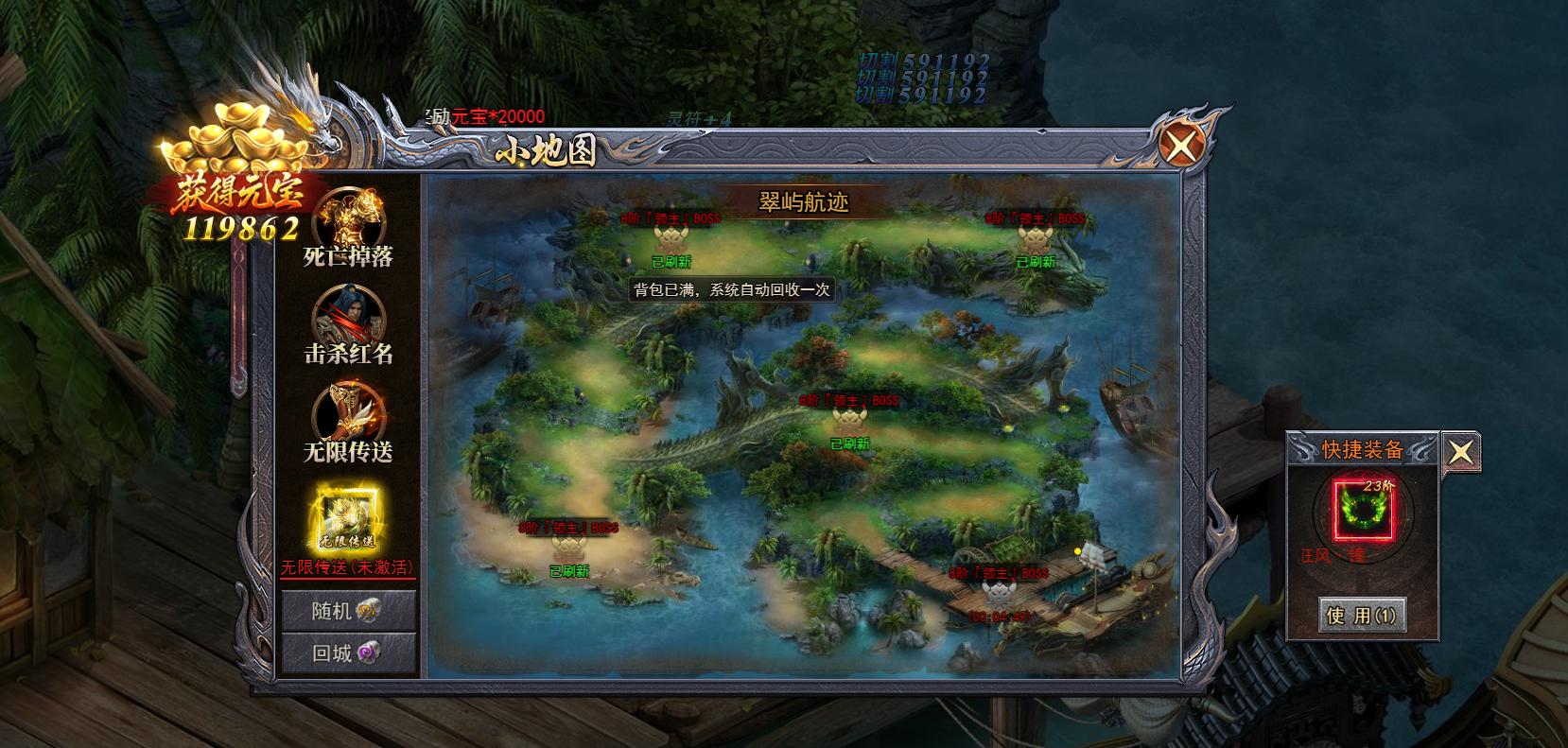The width and height of the screenshot is (1568, 748).
Task: Click the 无限传送 glowing fist icon
Action: coord(348,416)
